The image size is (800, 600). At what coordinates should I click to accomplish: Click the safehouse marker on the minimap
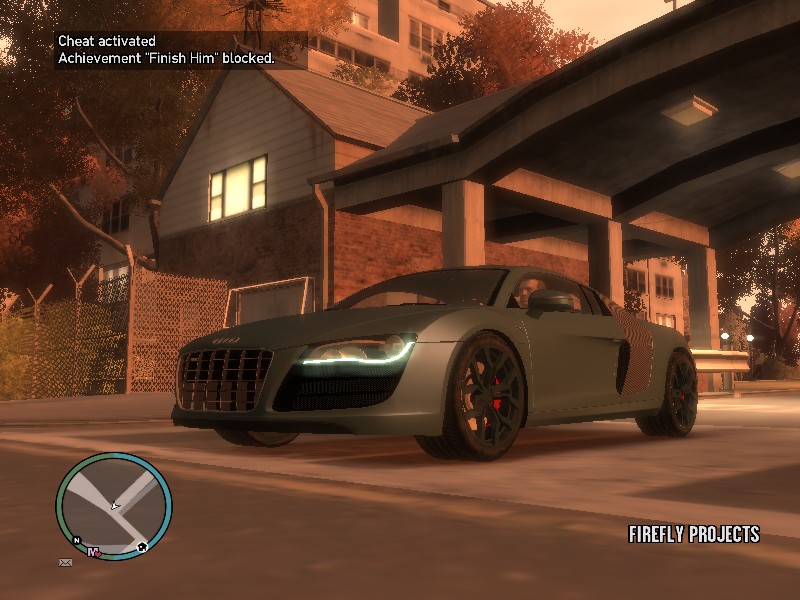[143, 547]
